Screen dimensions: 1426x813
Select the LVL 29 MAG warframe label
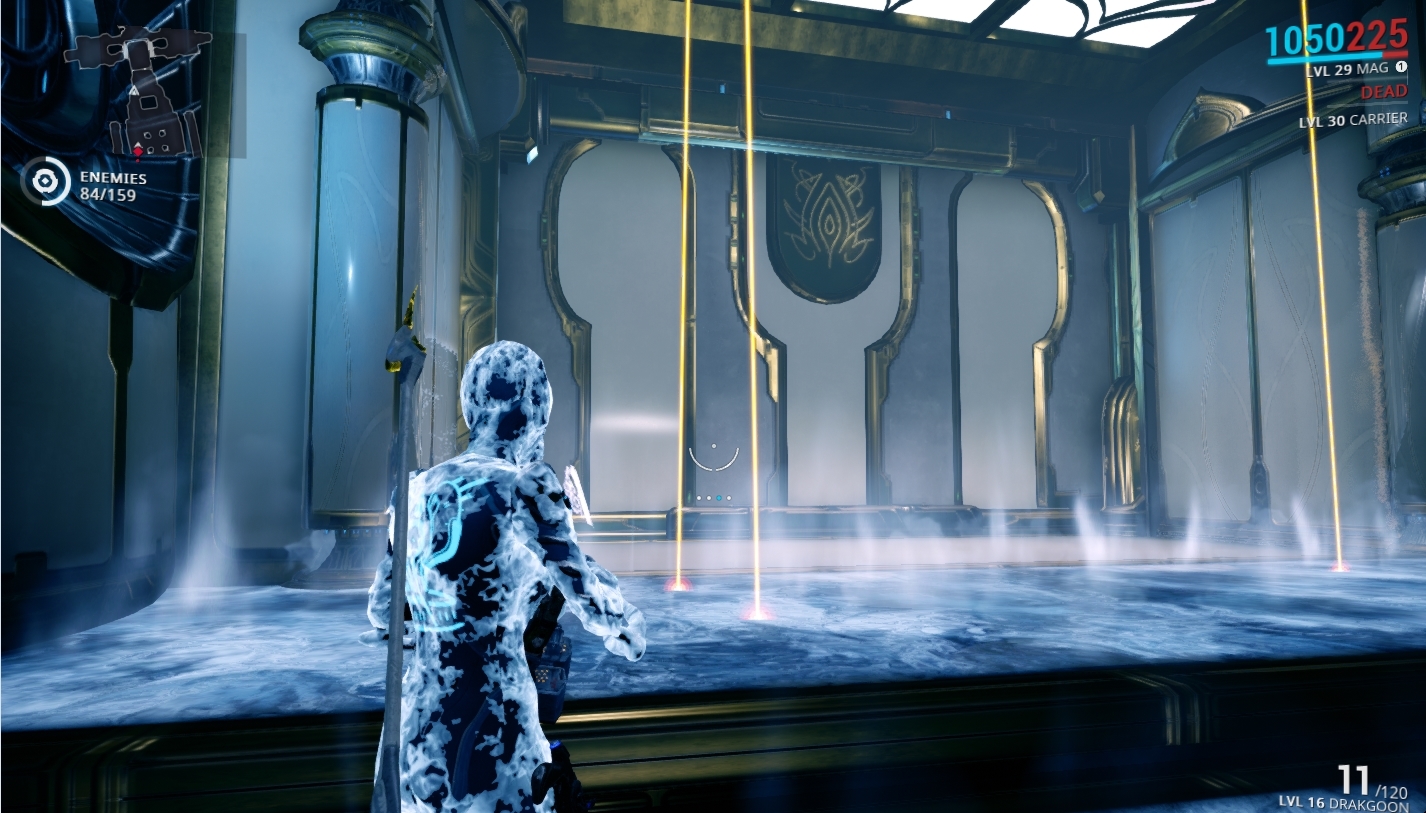[x=1344, y=70]
